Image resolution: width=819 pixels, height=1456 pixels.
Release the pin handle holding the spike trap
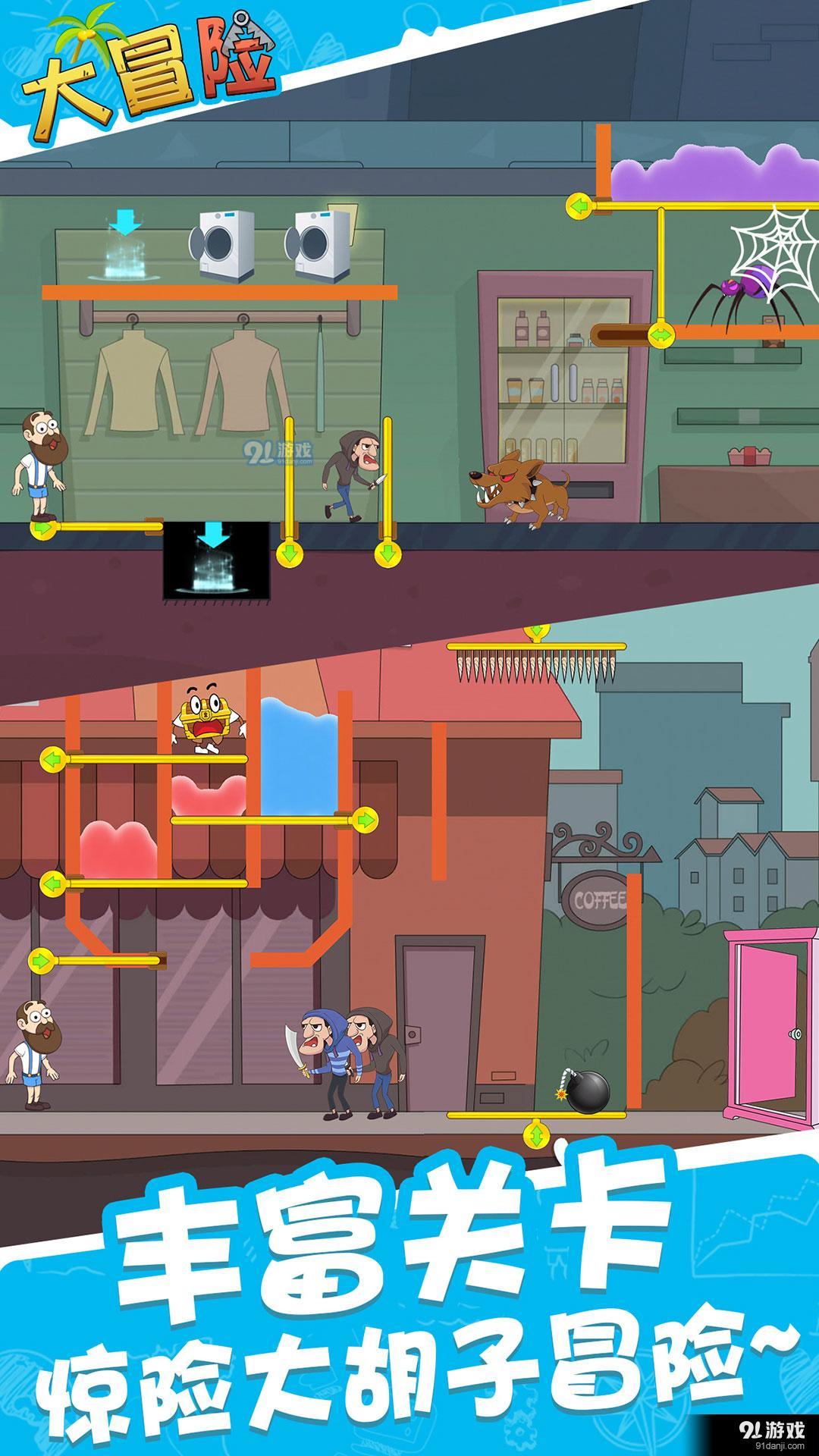click(536, 632)
